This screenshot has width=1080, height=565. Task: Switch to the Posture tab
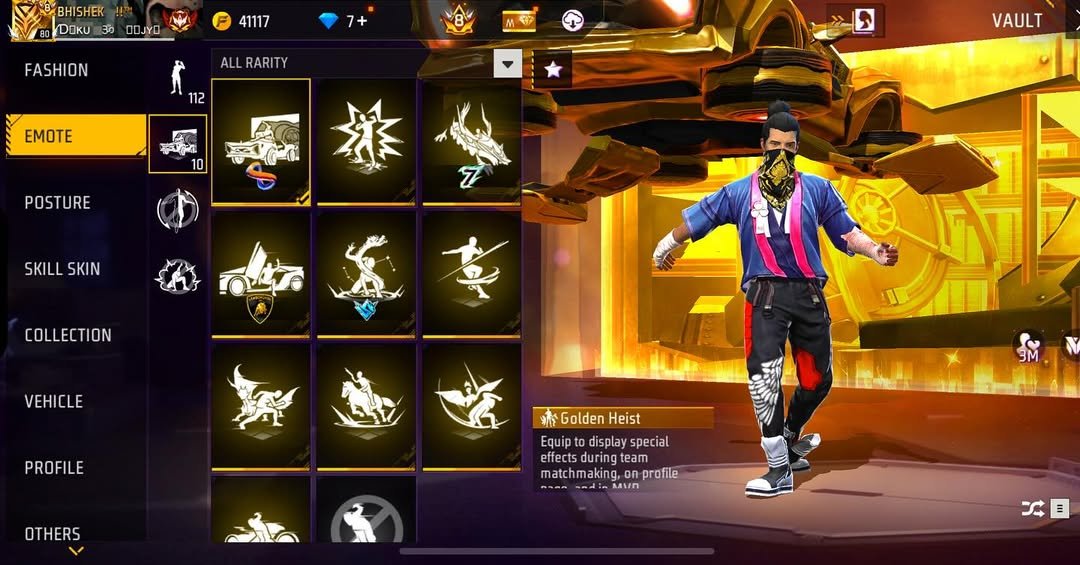pos(58,203)
